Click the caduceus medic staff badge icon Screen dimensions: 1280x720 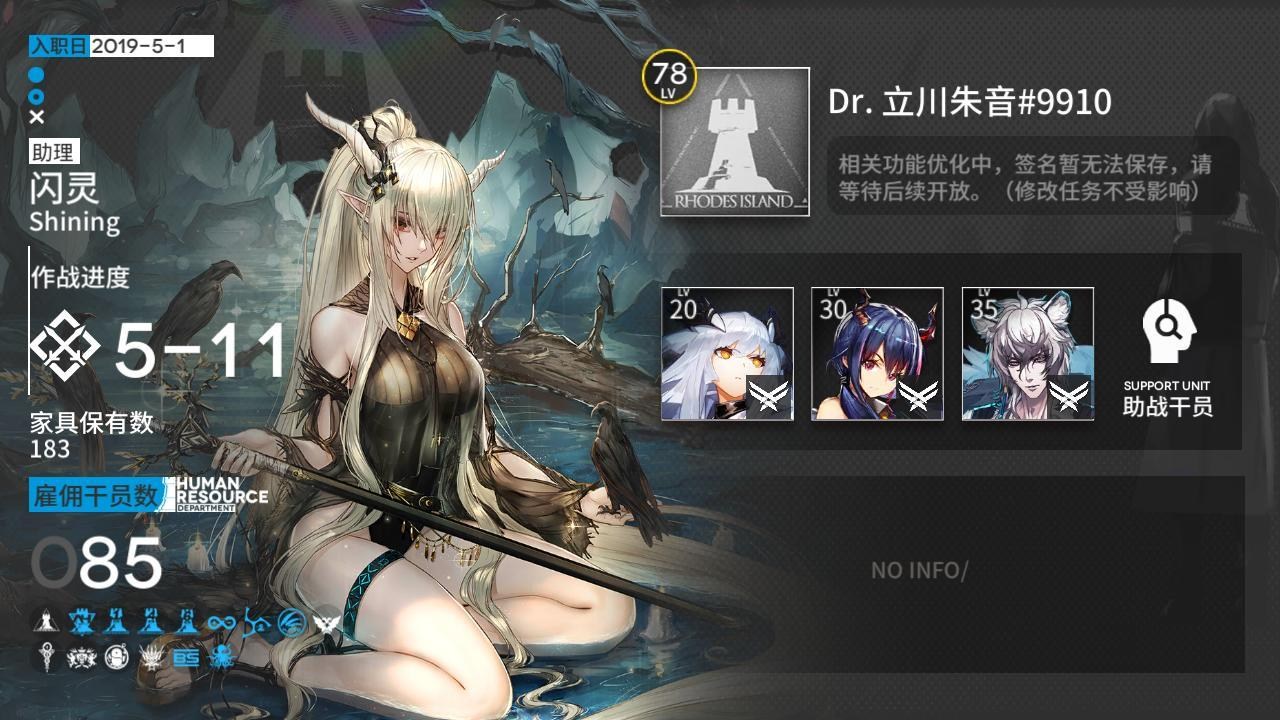point(45,656)
